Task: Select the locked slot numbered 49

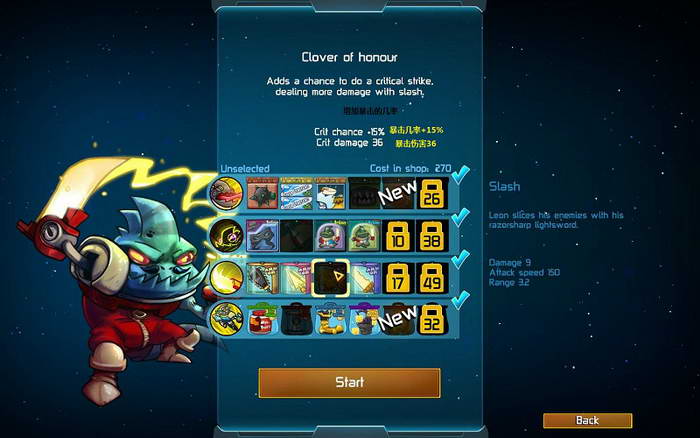Action: 433,277
